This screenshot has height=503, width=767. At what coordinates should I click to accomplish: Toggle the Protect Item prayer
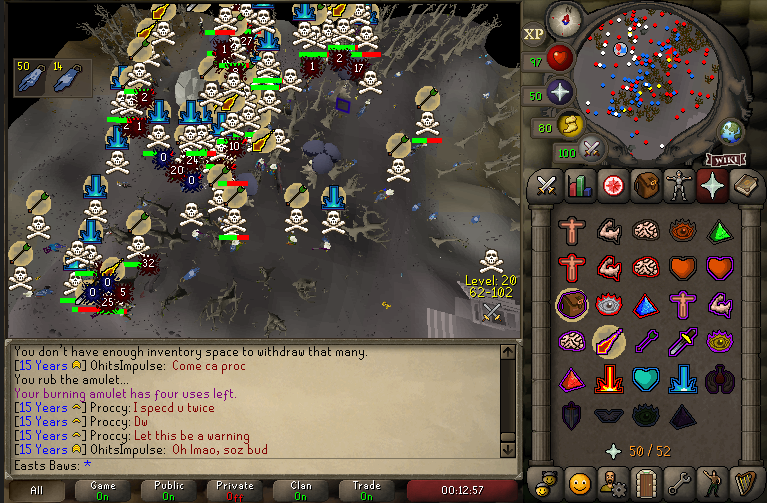coord(572,305)
